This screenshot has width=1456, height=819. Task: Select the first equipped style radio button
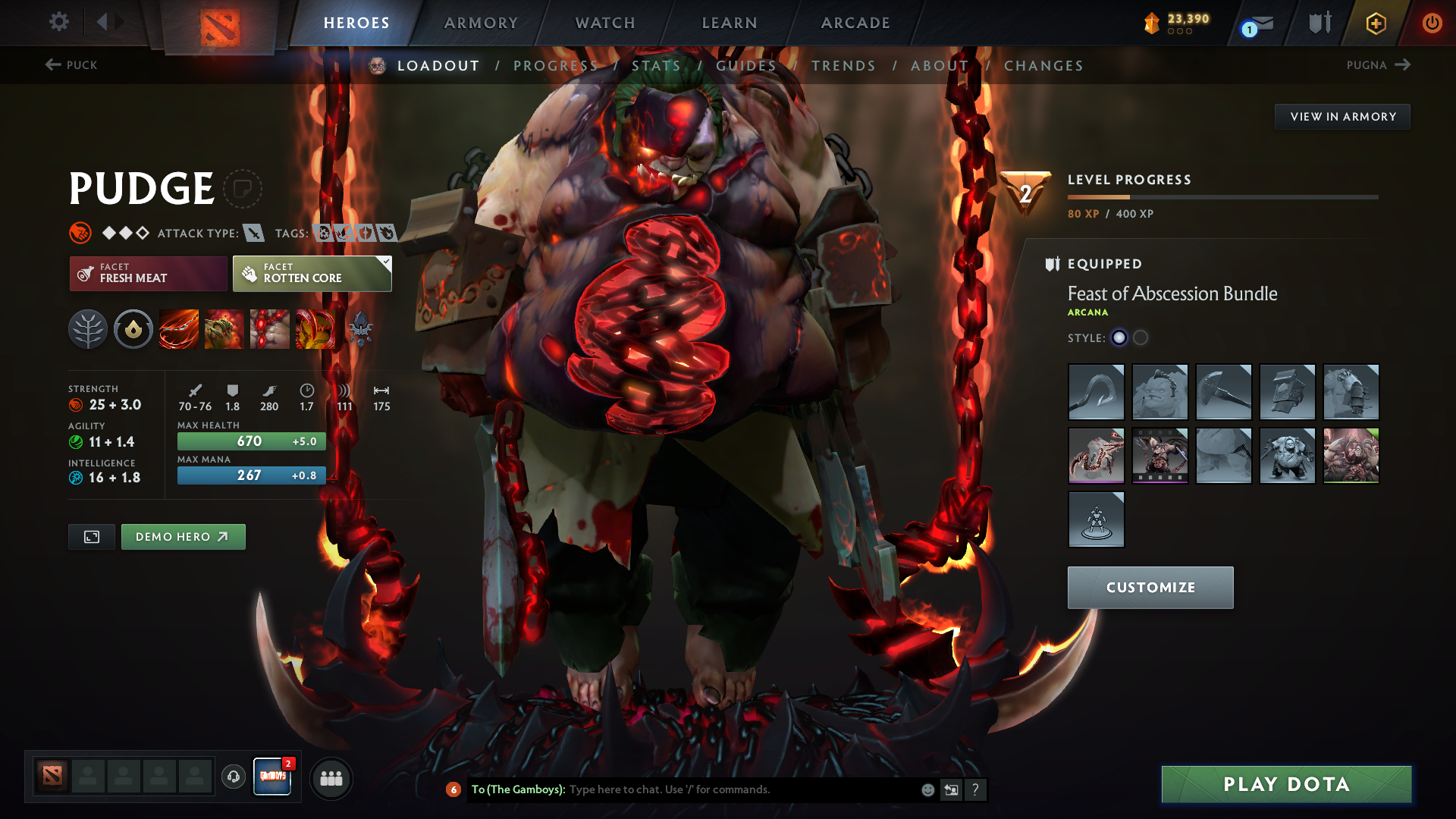pos(1120,338)
